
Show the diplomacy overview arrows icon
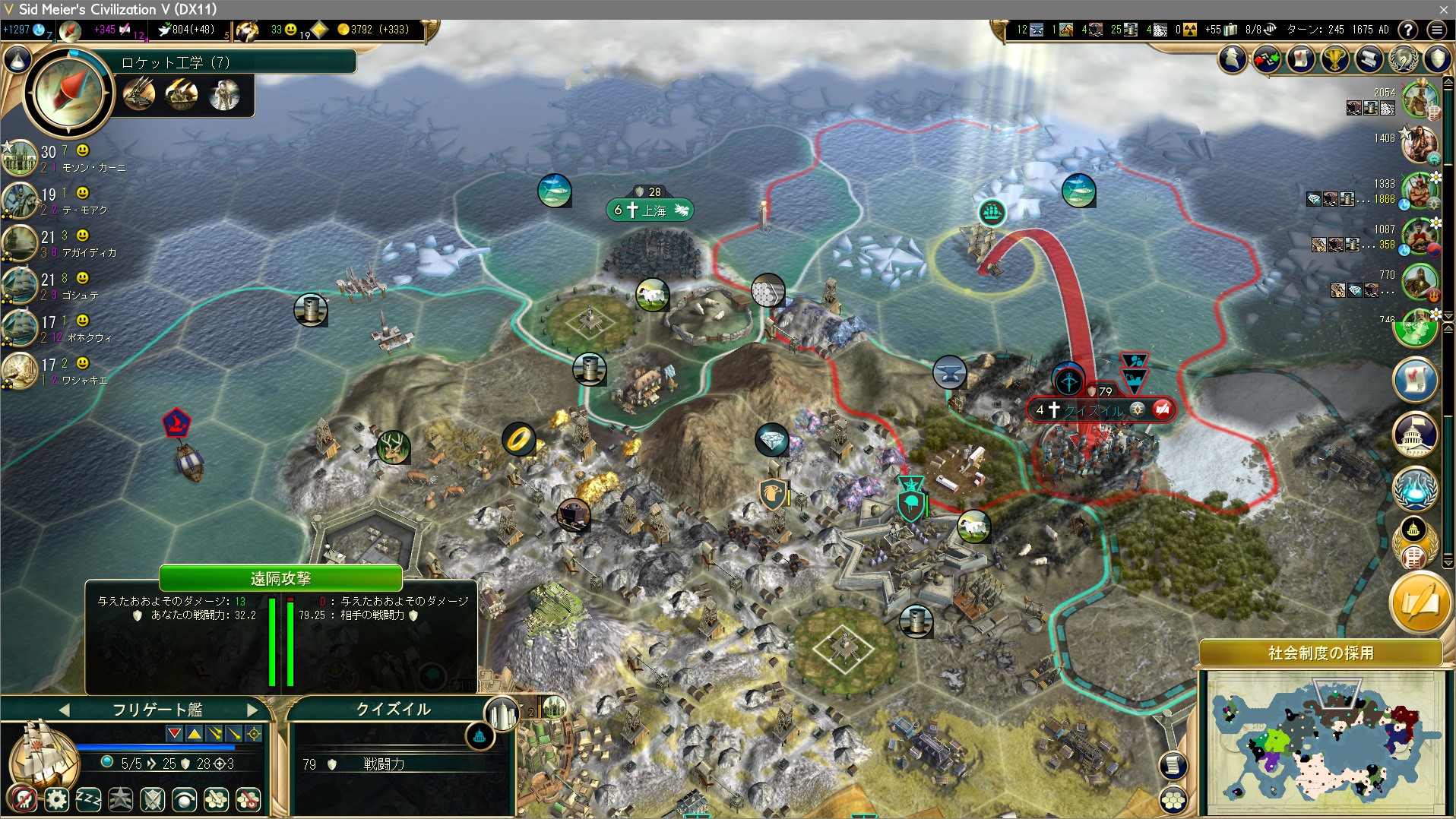coord(1267,58)
